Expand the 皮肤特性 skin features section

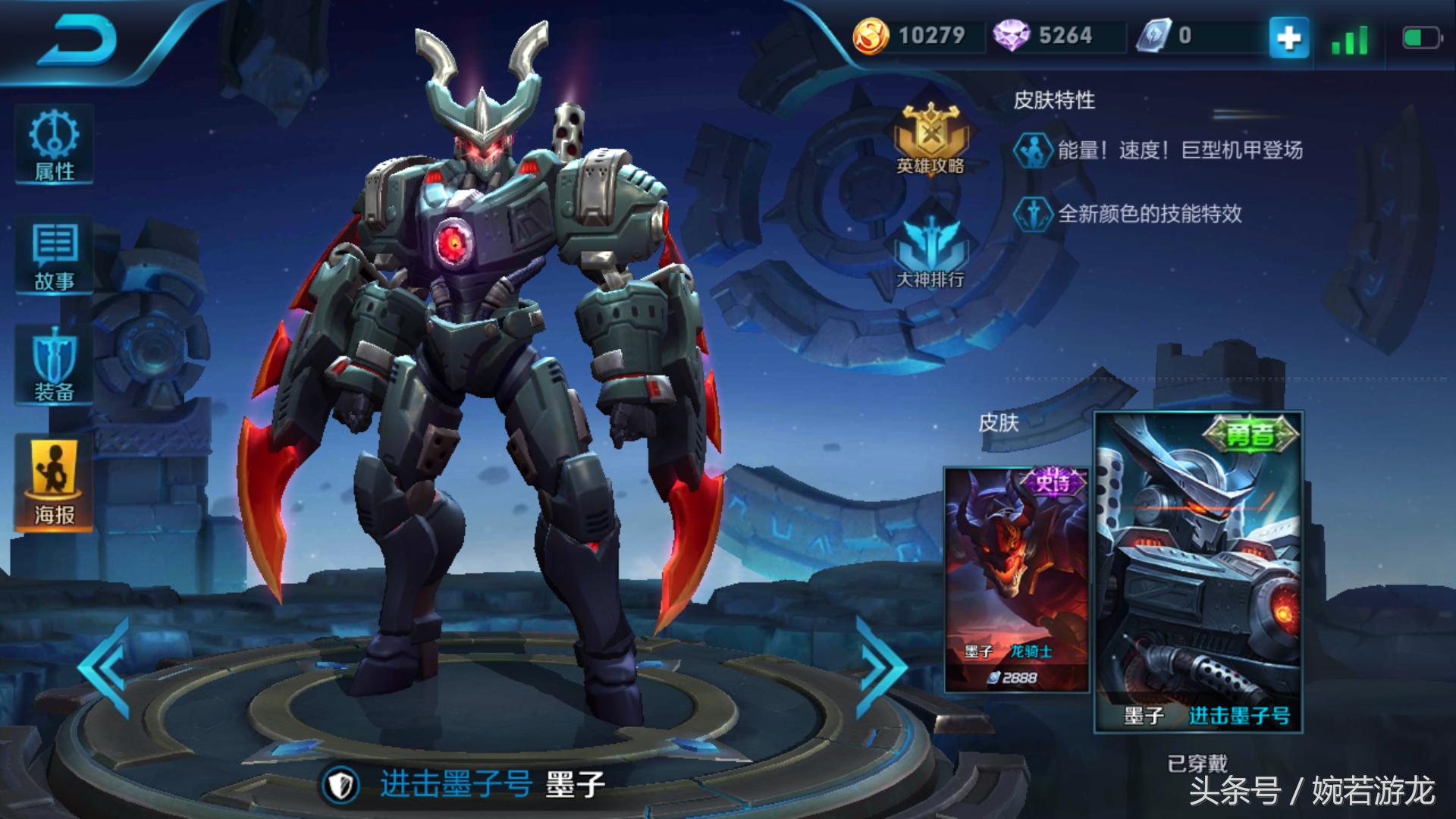coord(1054,99)
